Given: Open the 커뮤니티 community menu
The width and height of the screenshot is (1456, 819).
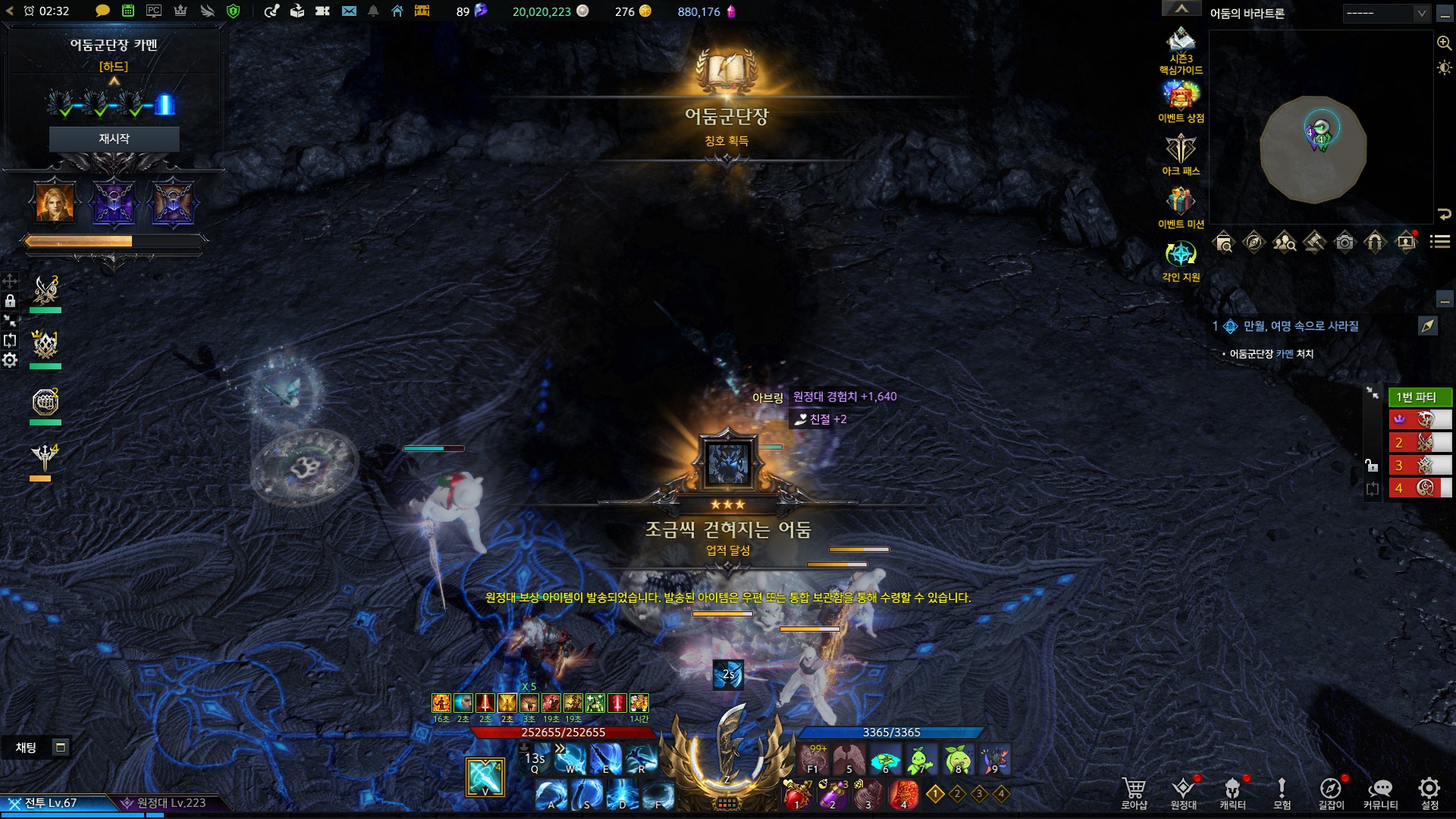Looking at the screenshot, I should pyautogui.click(x=1380, y=792).
